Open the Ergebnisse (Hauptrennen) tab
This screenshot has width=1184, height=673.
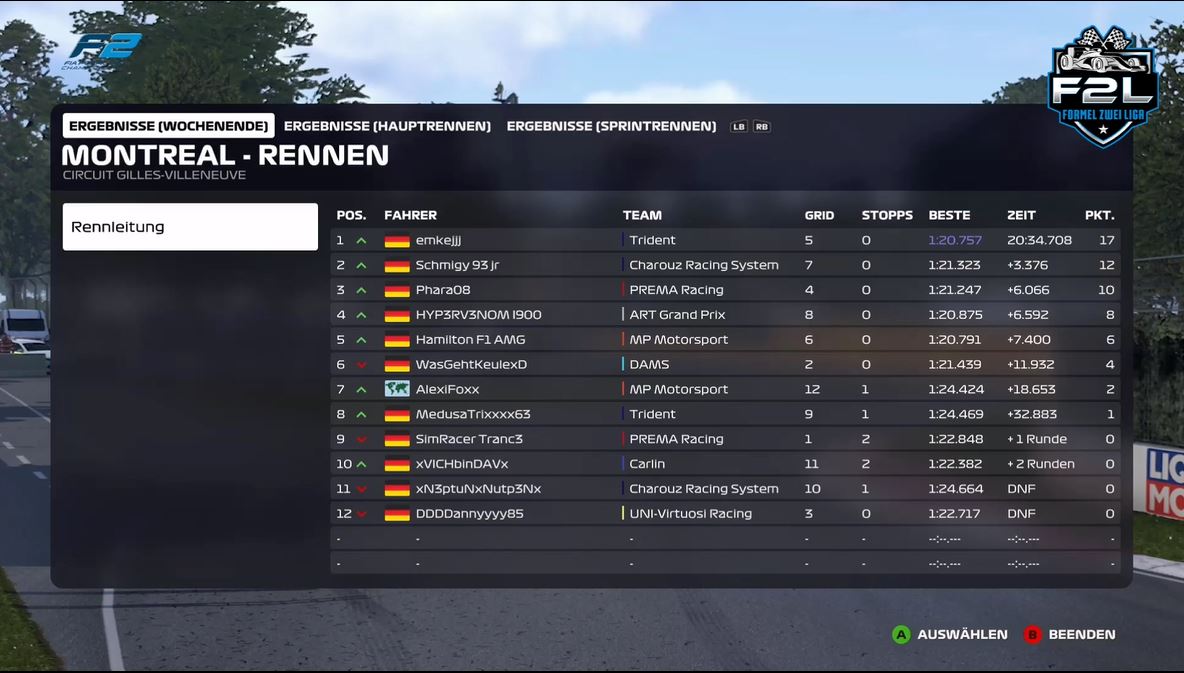(387, 126)
